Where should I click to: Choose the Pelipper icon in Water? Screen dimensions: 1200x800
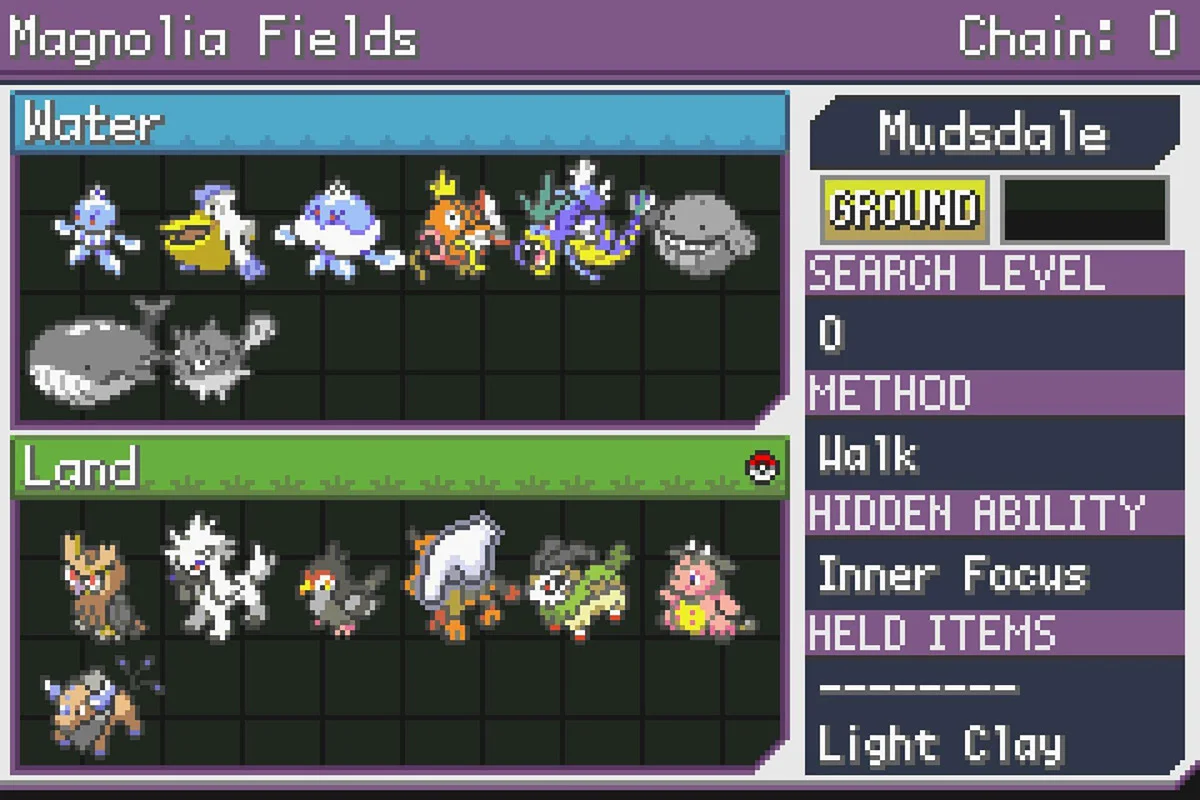211,233
